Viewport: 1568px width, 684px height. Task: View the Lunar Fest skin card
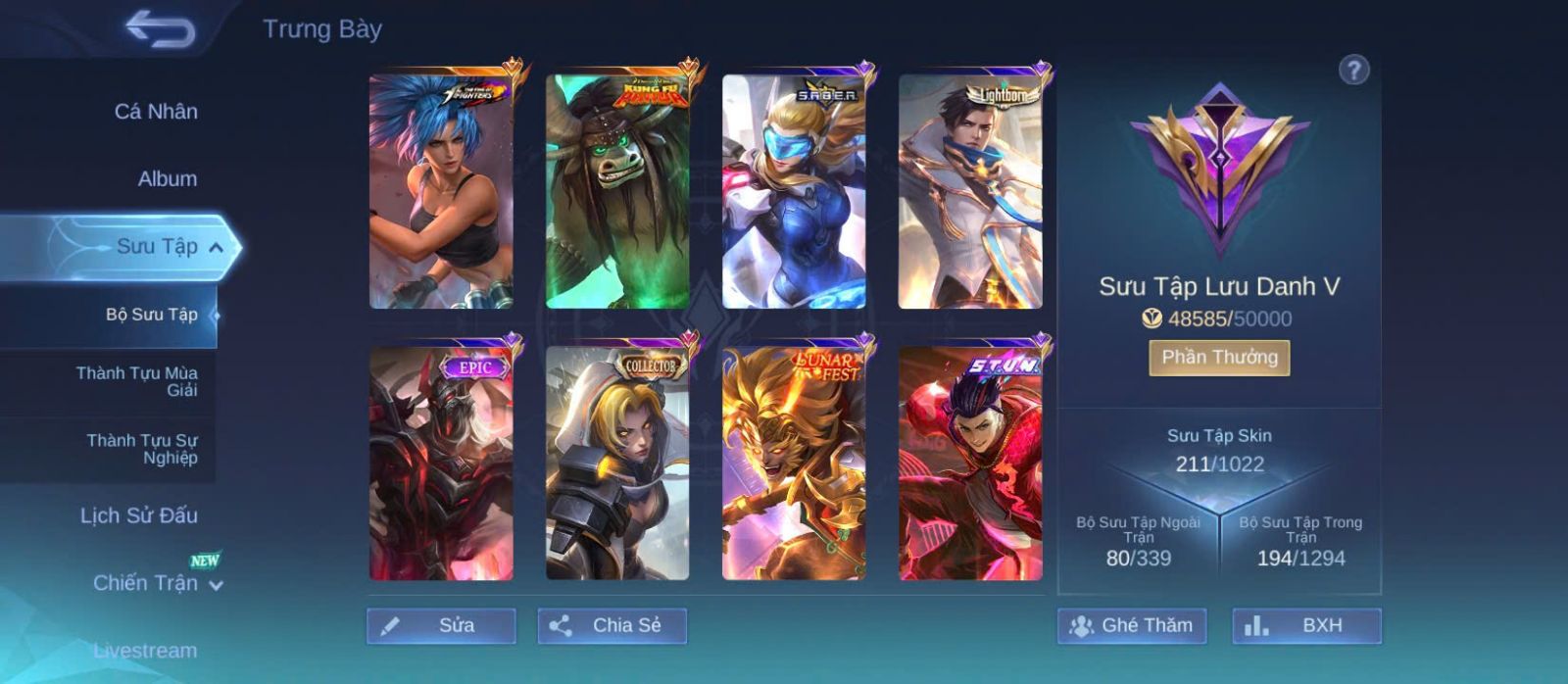(x=794, y=463)
